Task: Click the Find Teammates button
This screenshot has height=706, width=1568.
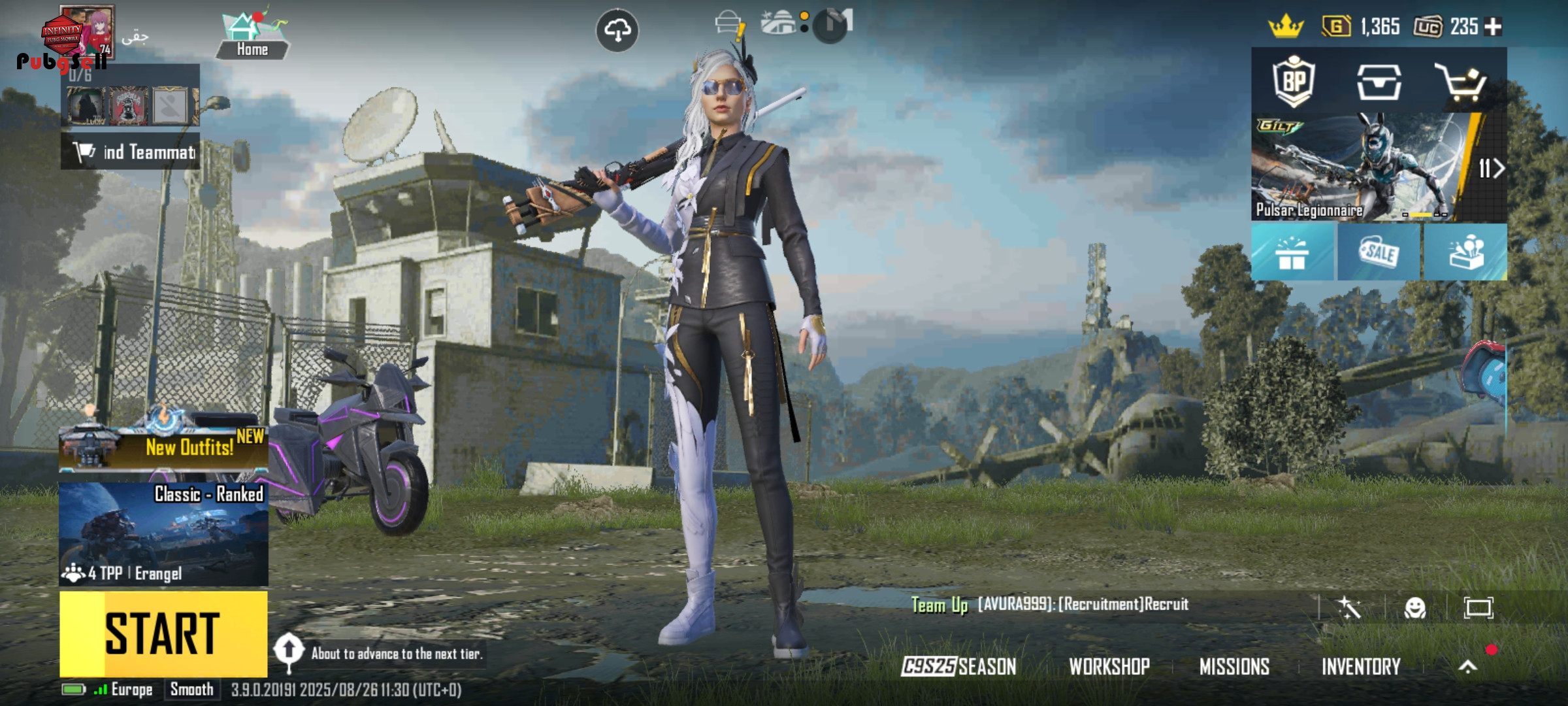Action: coord(131,152)
